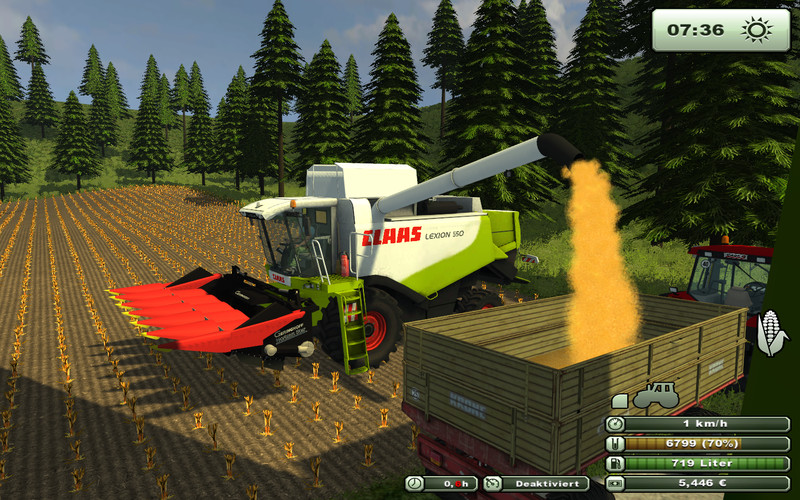Click the money banknote icon
800x500 pixels.
click(617, 484)
